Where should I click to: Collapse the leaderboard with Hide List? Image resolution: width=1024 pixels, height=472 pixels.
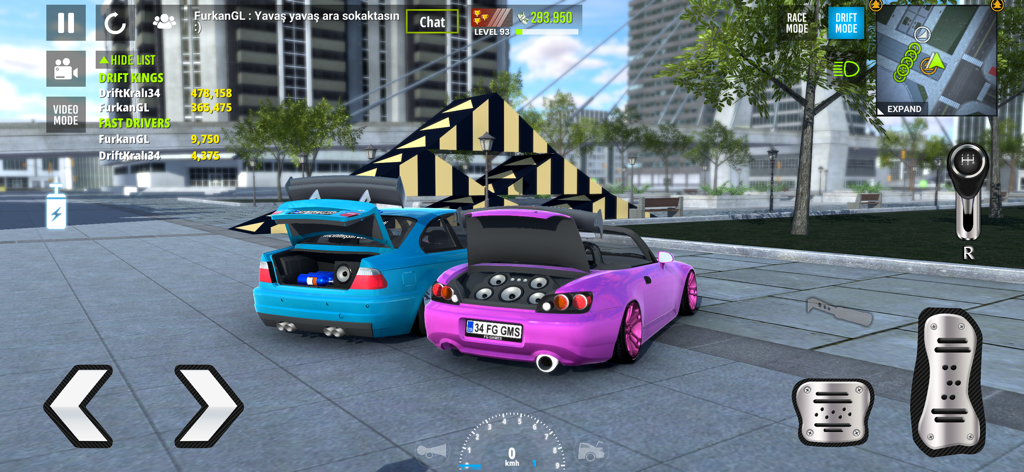(x=127, y=60)
